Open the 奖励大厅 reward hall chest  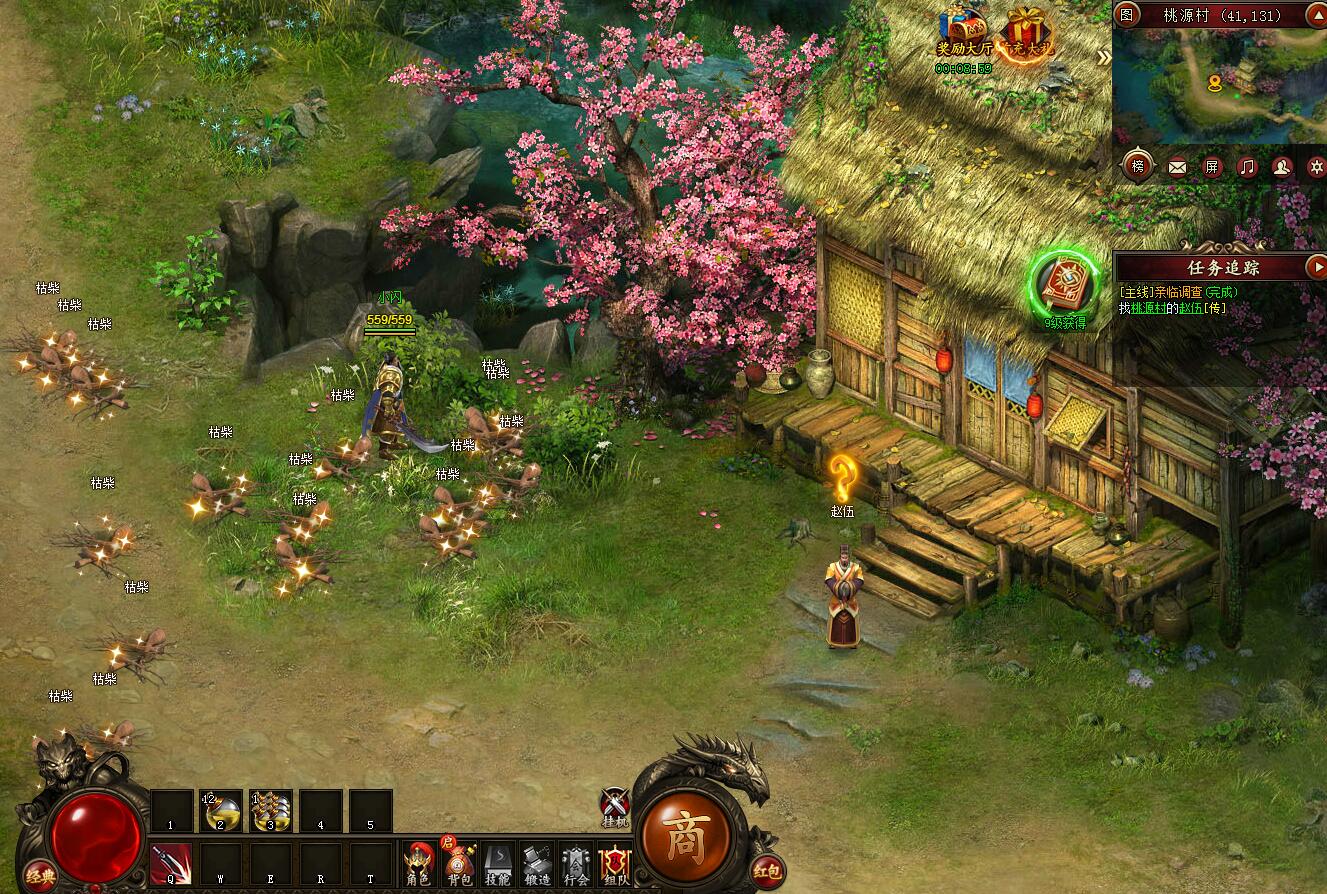tap(964, 32)
